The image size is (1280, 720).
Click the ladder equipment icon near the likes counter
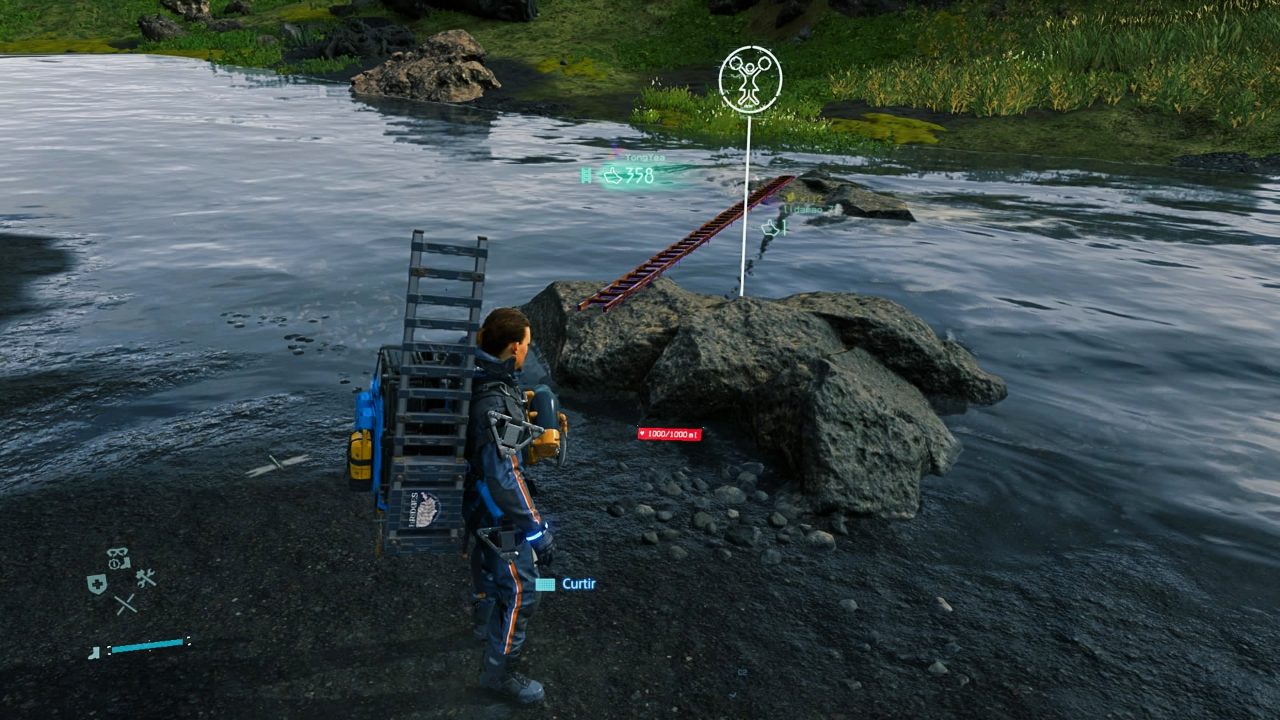(587, 176)
